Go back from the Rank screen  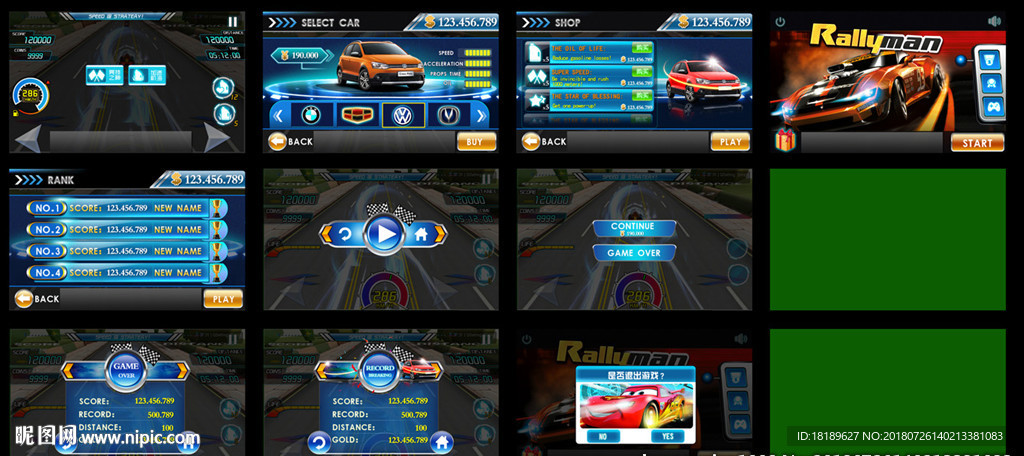pyautogui.click(x=36, y=298)
